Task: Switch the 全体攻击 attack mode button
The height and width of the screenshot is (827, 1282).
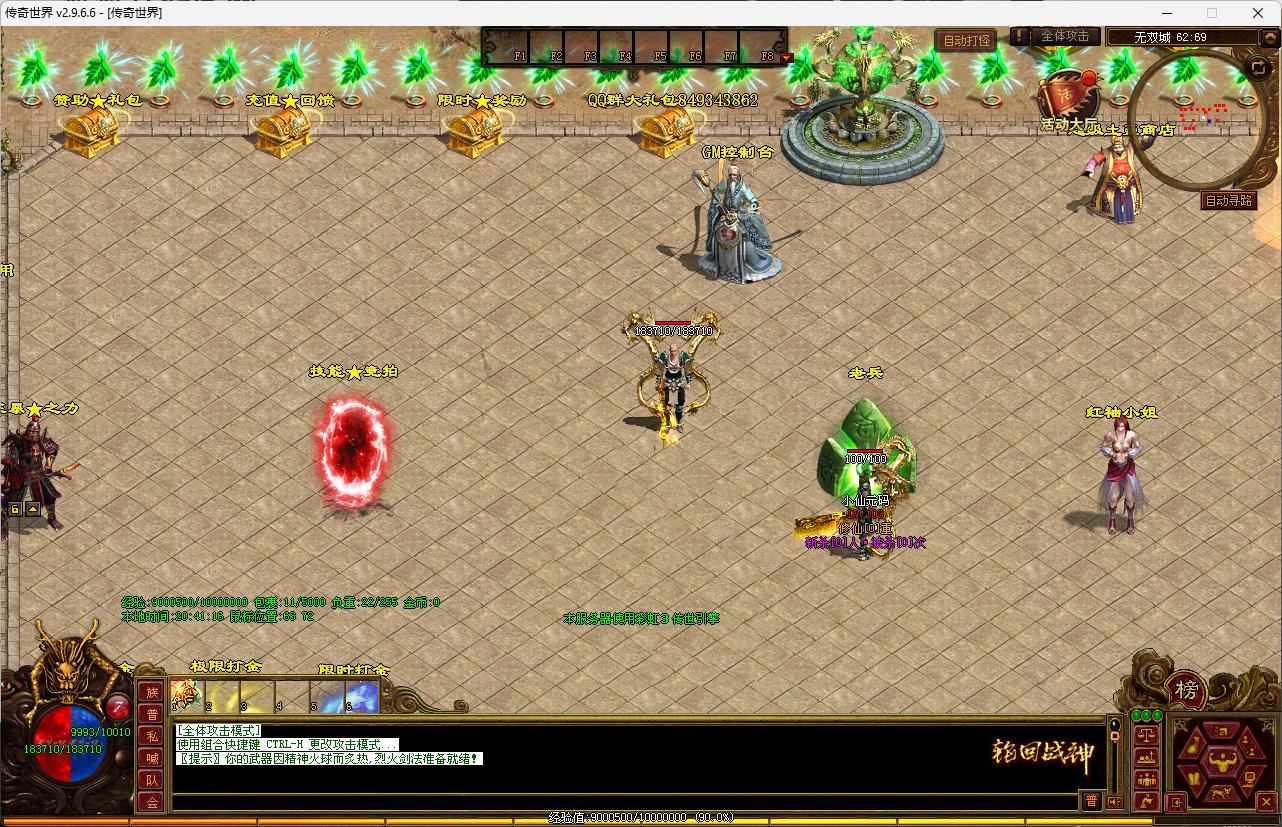Action: (1065, 36)
